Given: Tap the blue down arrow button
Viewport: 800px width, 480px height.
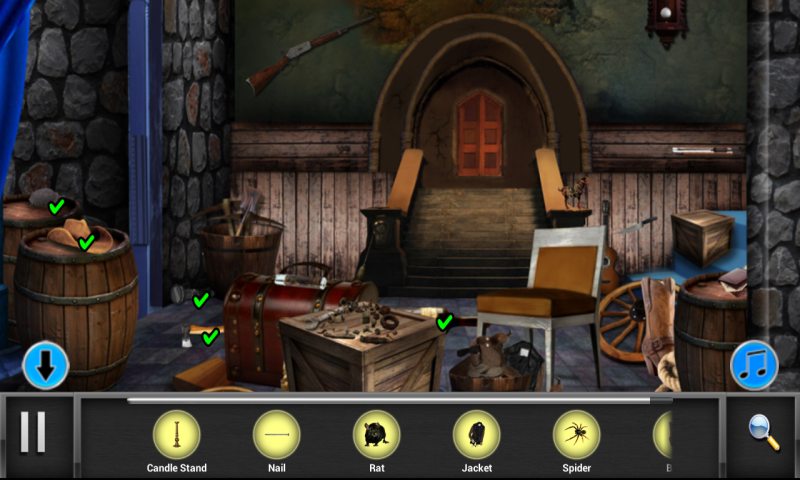Looking at the screenshot, I should tap(46, 365).
